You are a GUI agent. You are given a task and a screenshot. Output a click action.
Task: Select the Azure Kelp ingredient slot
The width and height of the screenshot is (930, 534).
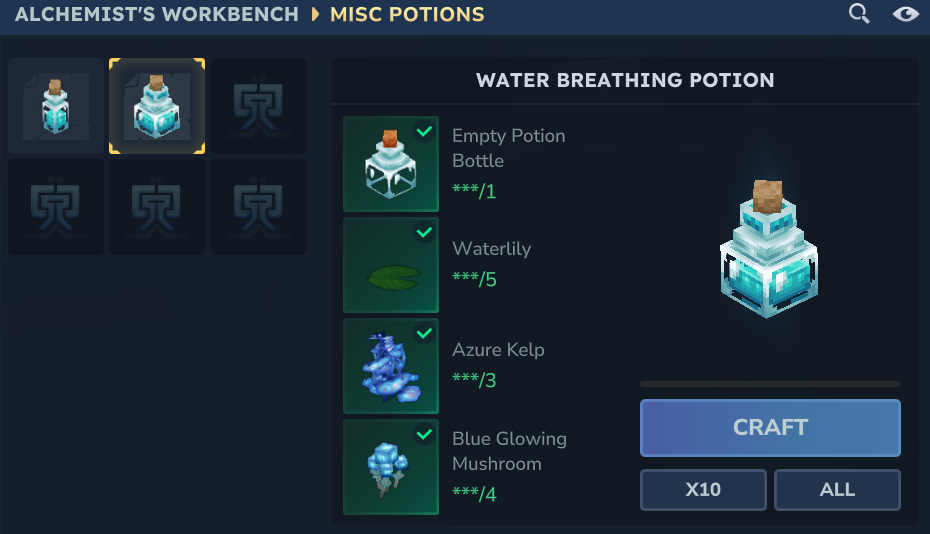391,366
